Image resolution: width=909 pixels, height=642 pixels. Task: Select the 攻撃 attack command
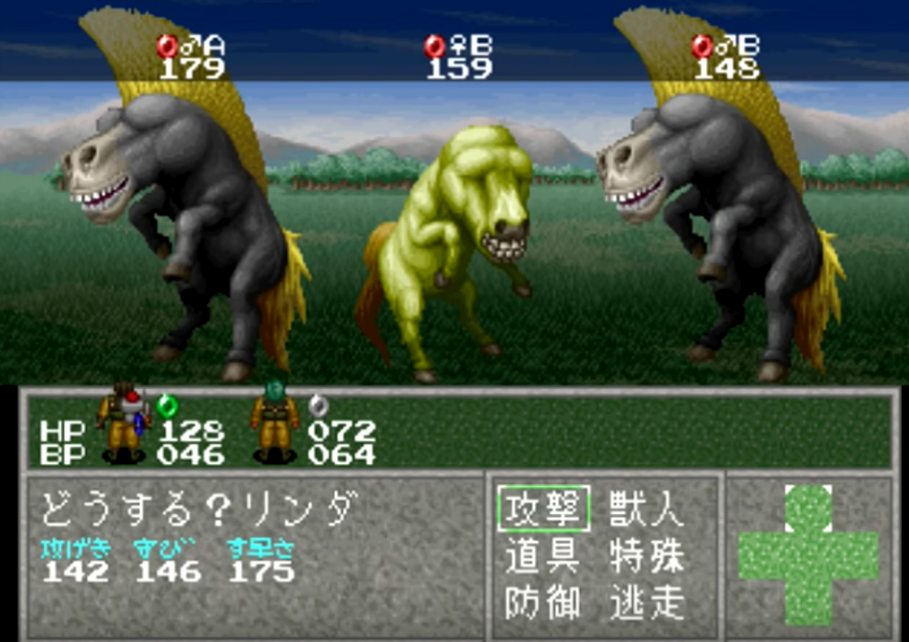pos(543,510)
